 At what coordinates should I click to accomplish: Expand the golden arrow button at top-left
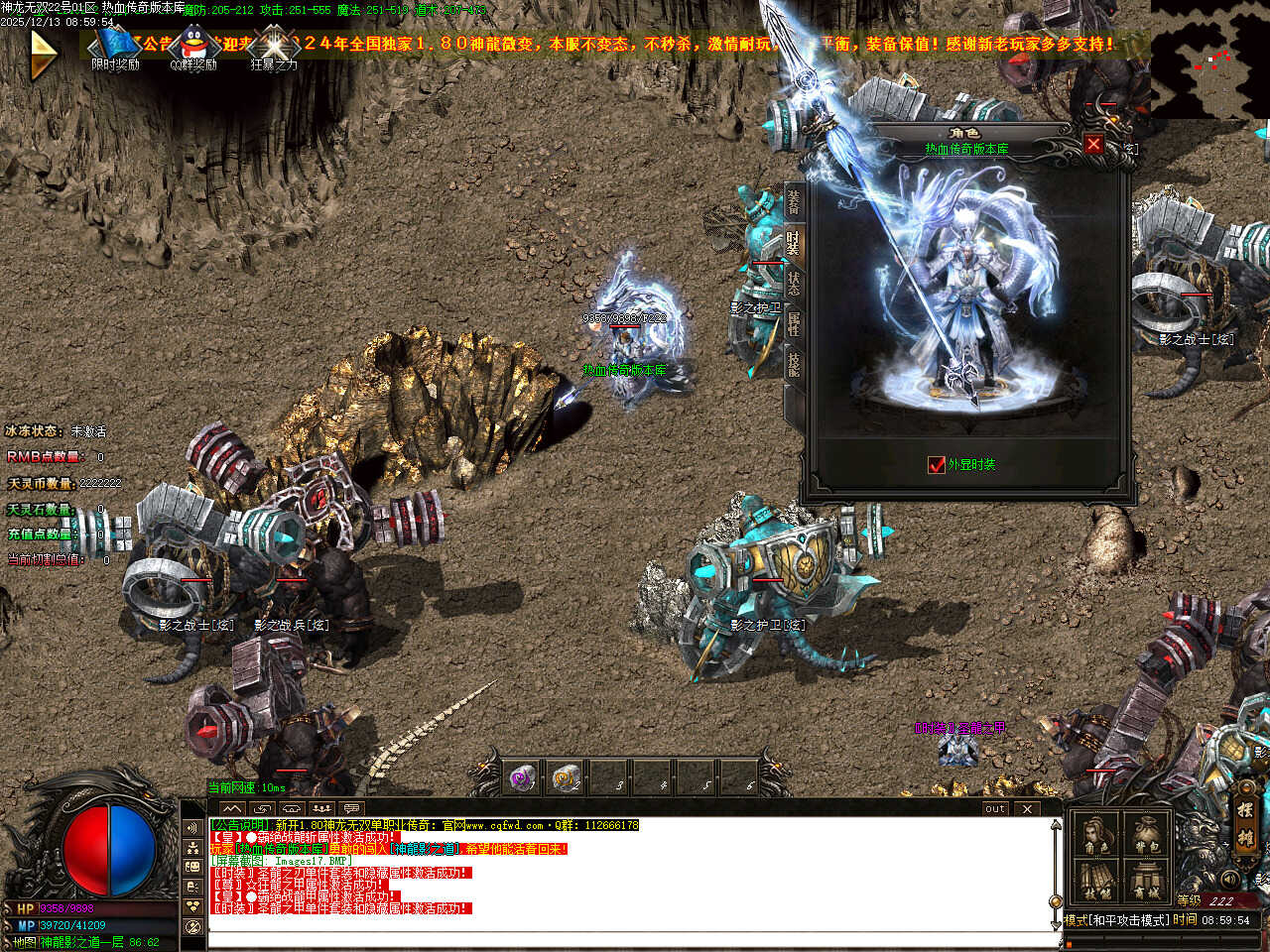pos(43,55)
